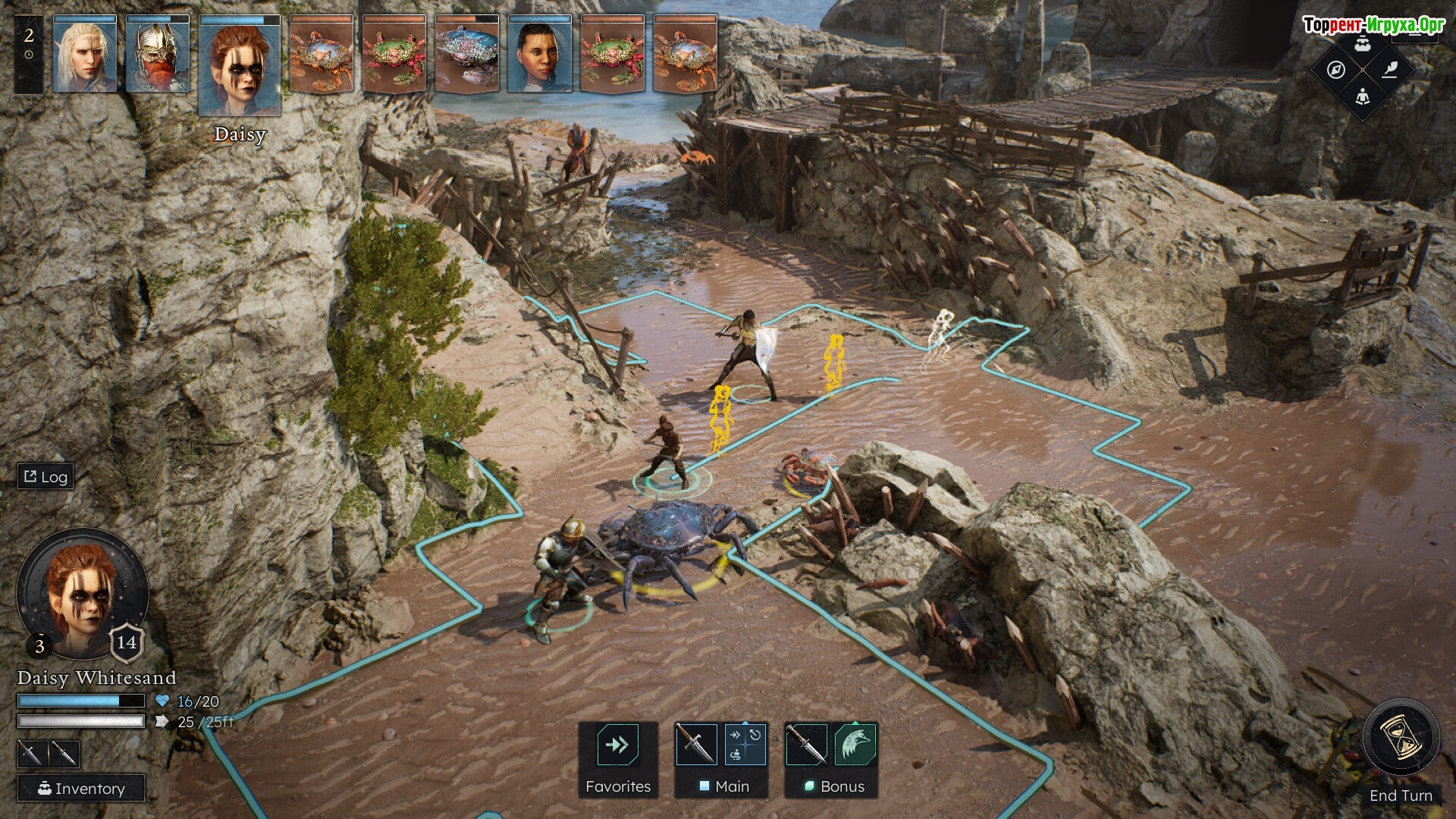Click the meditating figure rest icon
Screen dimensions: 1456x819
1363,96
